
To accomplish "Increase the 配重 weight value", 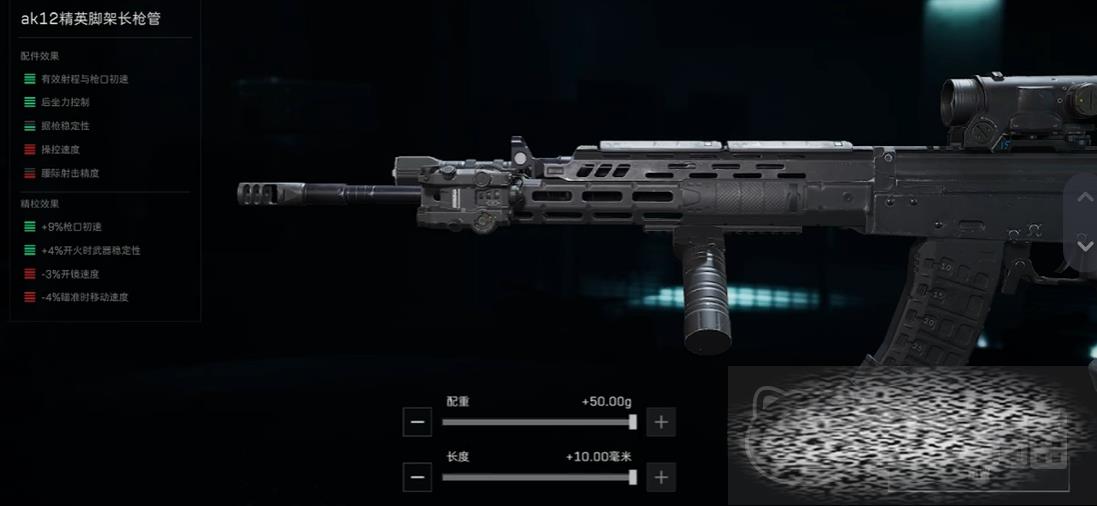I will tap(660, 422).
